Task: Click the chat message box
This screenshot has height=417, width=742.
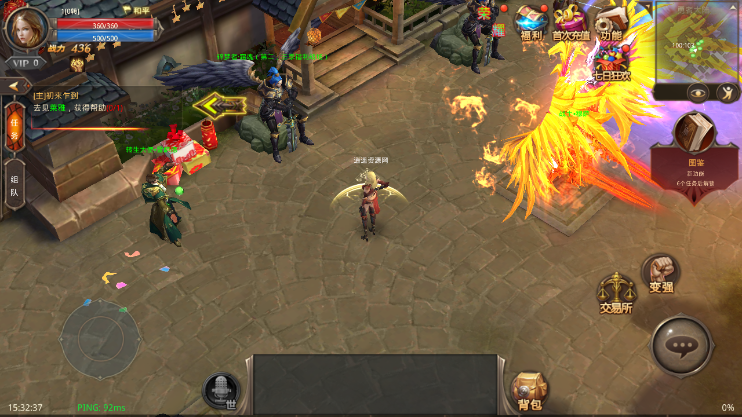Action: click(374, 384)
